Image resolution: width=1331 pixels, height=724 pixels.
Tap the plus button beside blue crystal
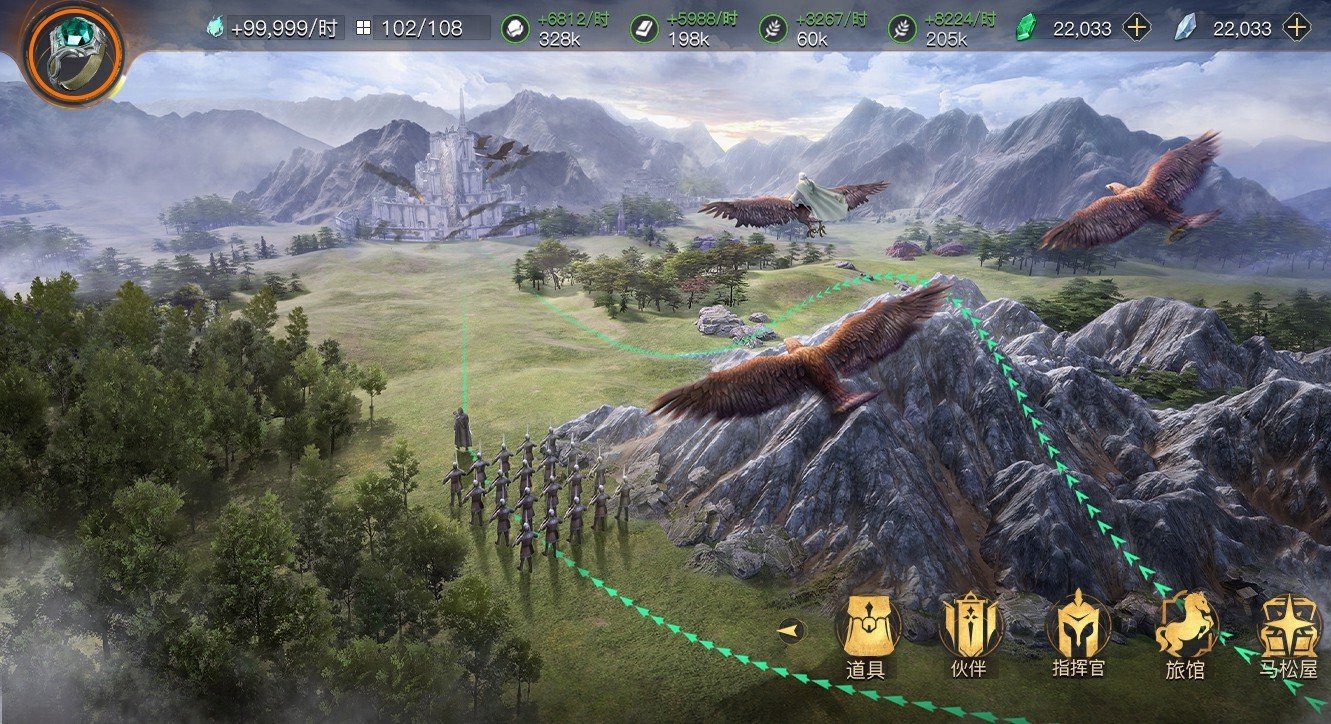click(x=1296, y=28)
